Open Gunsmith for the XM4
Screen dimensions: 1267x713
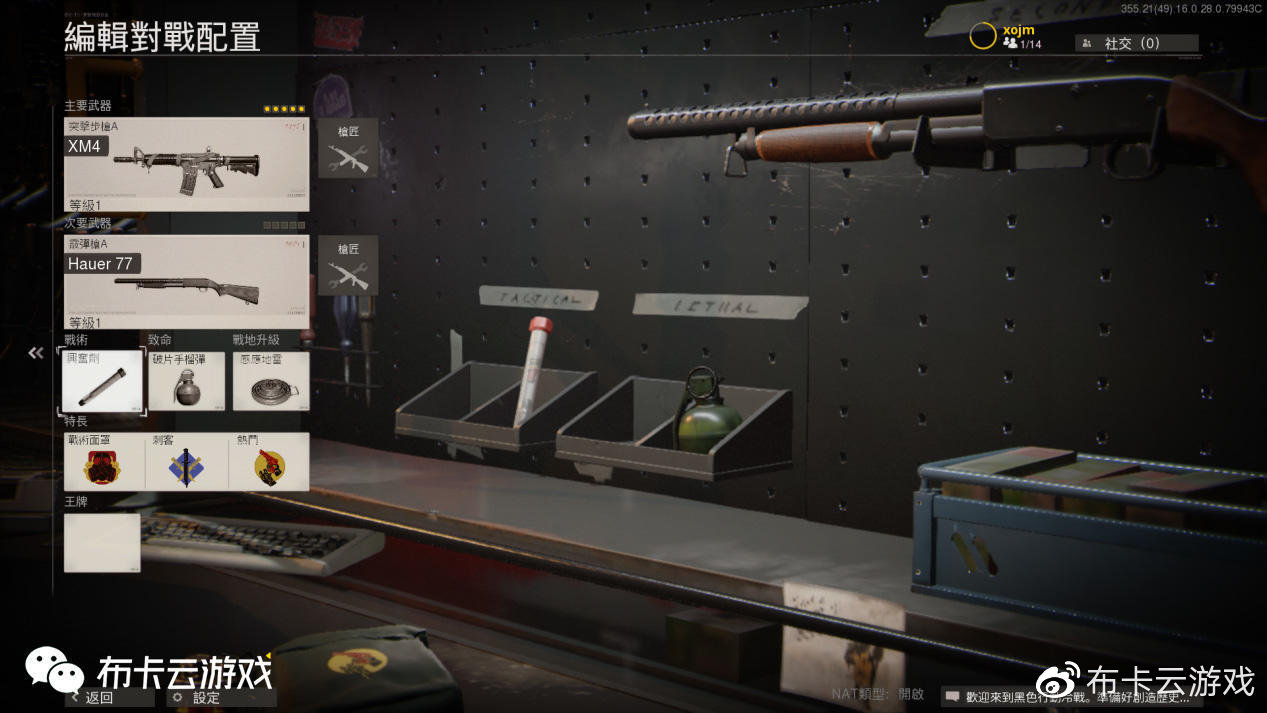click(x=348, y=148)
